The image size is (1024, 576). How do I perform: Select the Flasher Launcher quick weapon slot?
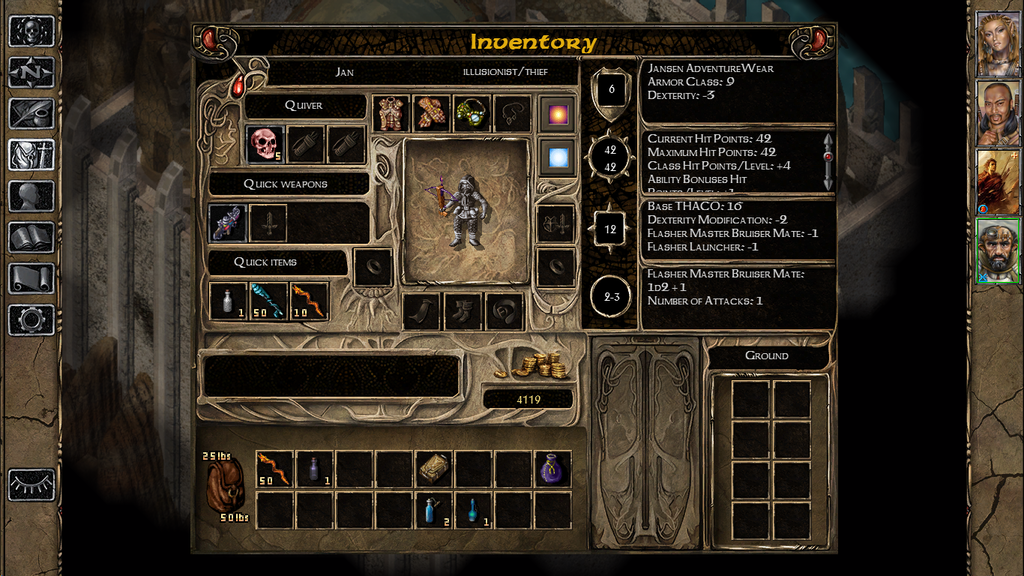coord(227,223)
